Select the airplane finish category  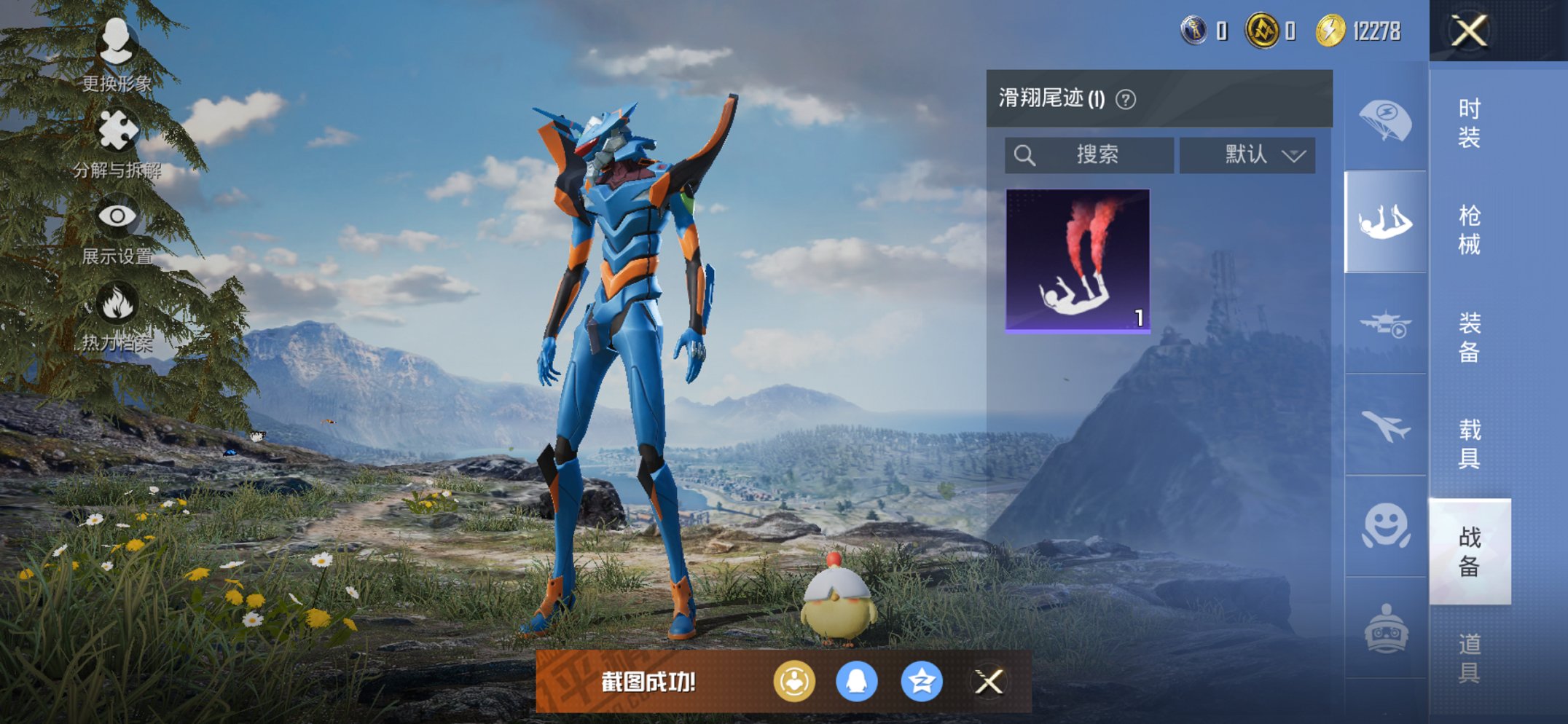coord(1385,421)
